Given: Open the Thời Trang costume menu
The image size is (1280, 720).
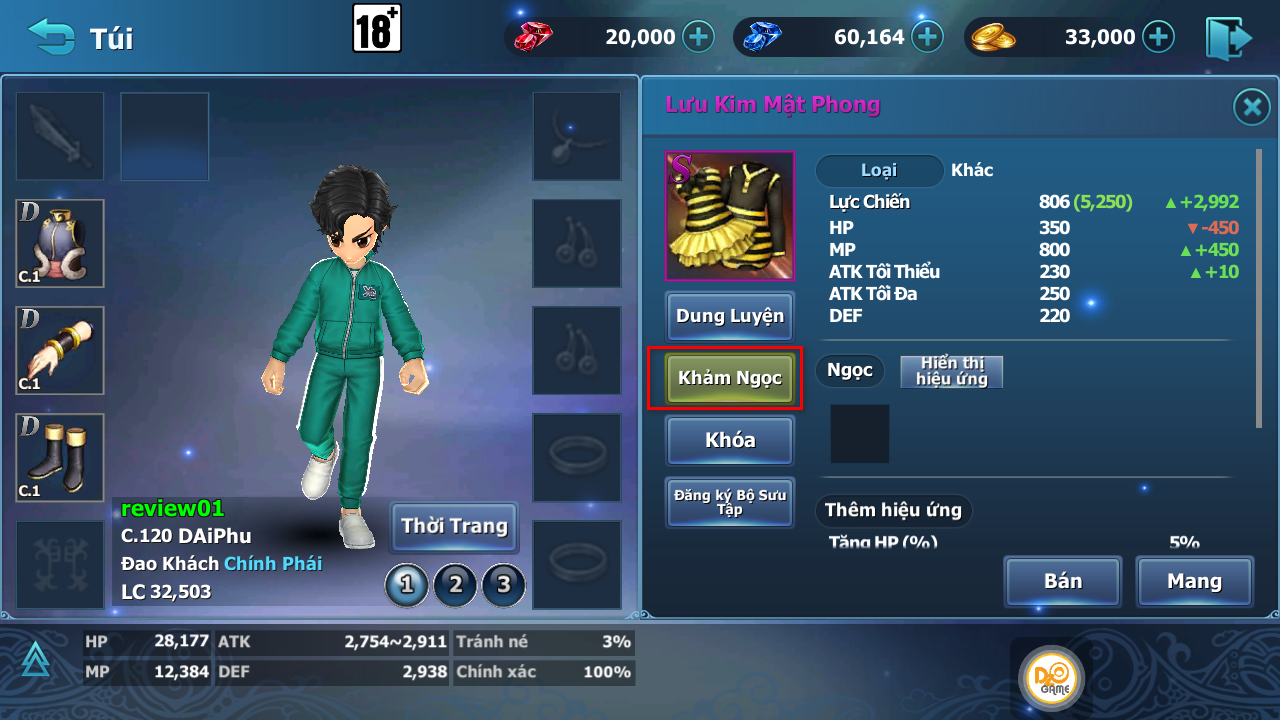Looking at the screenshot, I should [x=454, y=526].
